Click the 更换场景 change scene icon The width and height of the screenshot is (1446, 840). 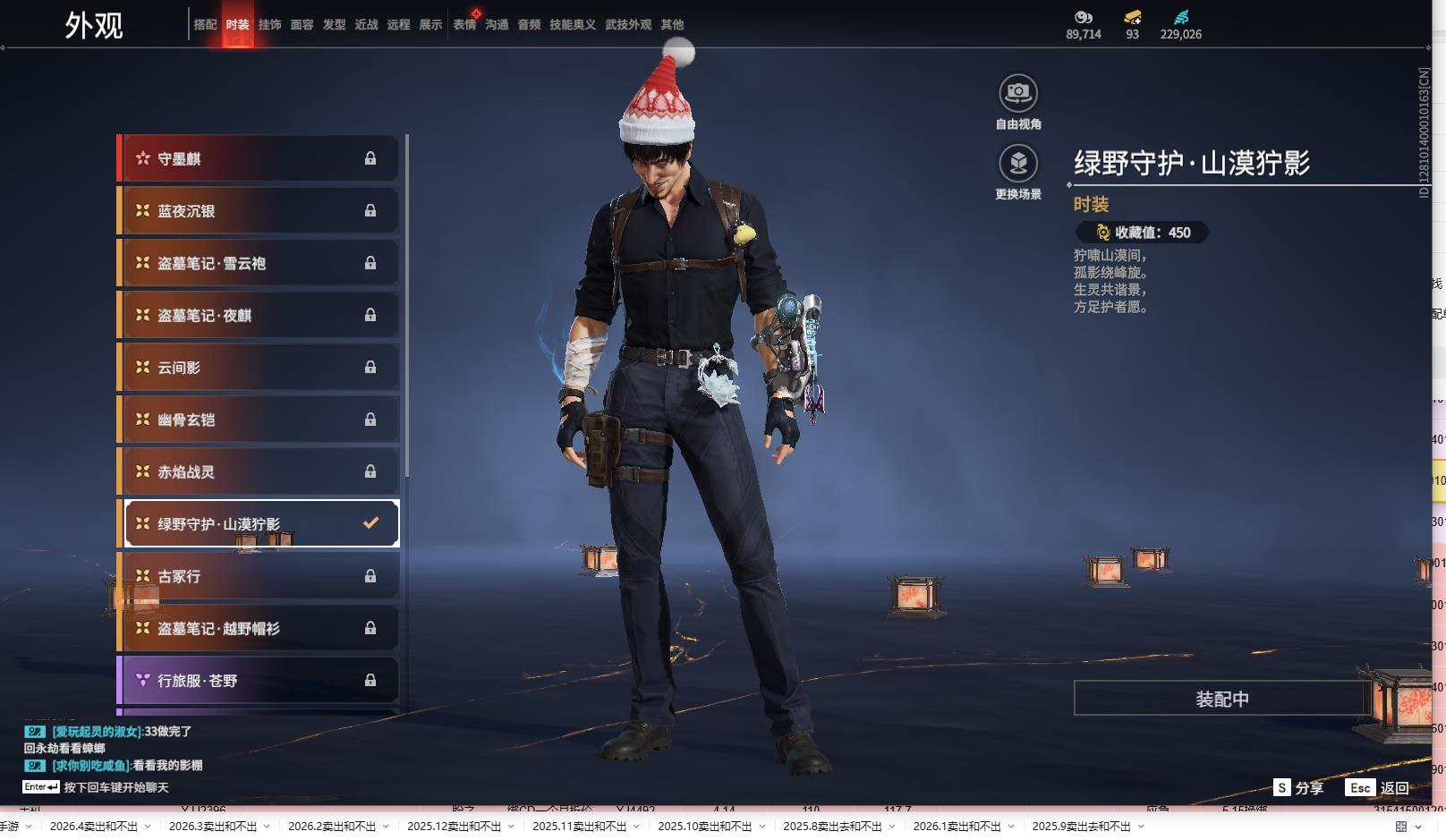tap(1018, 164)
